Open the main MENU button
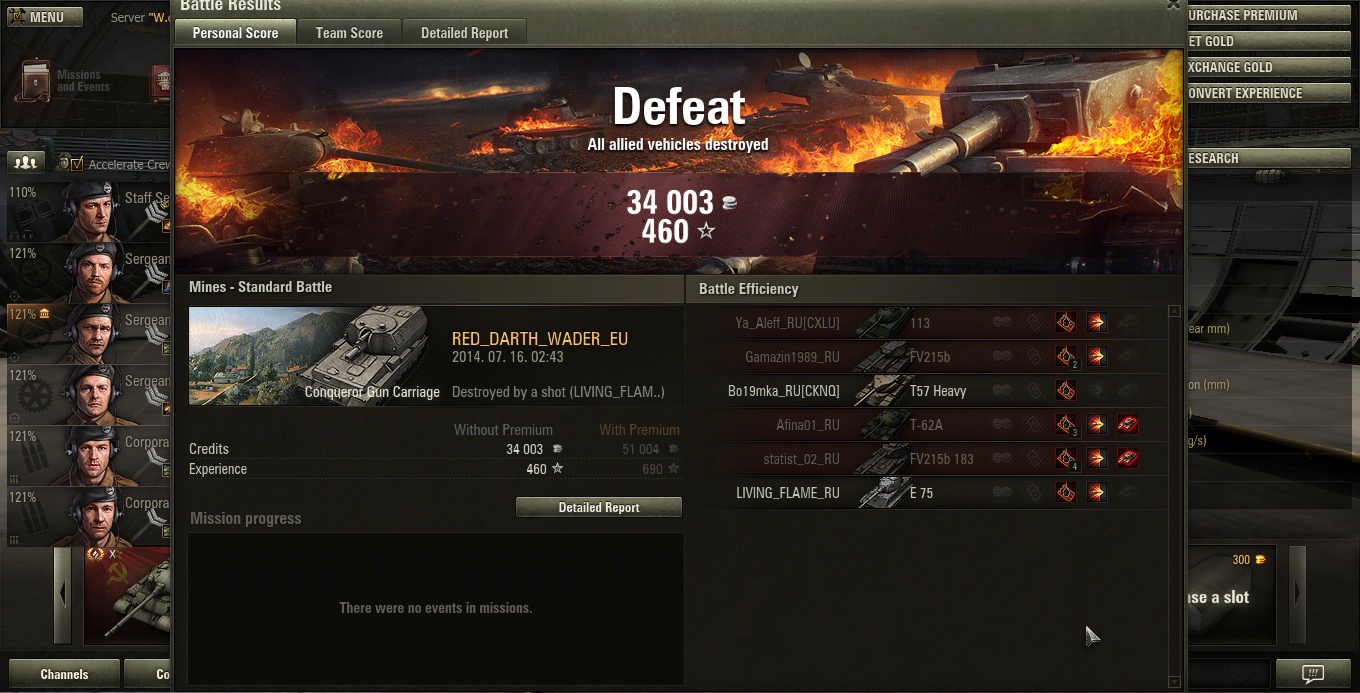The height and width of the screenshot is (693, 1360). pyautogui.click(x=45, y=17)
